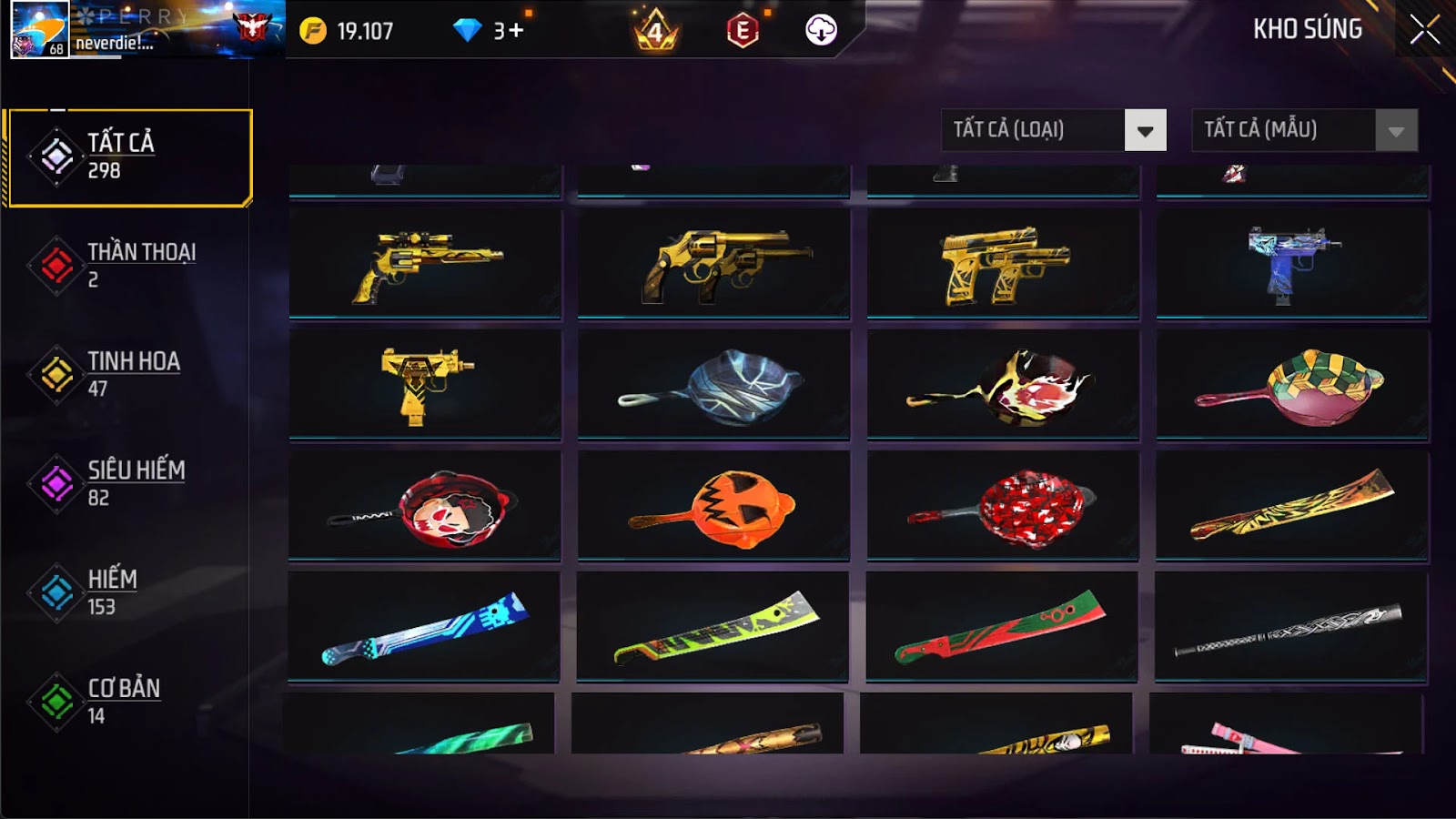The width and height of the screenshot is (1456, 819).
Task: Expand the Tất Cả (Mẫu) model dropdown
Action: (x=1396, y=130)
